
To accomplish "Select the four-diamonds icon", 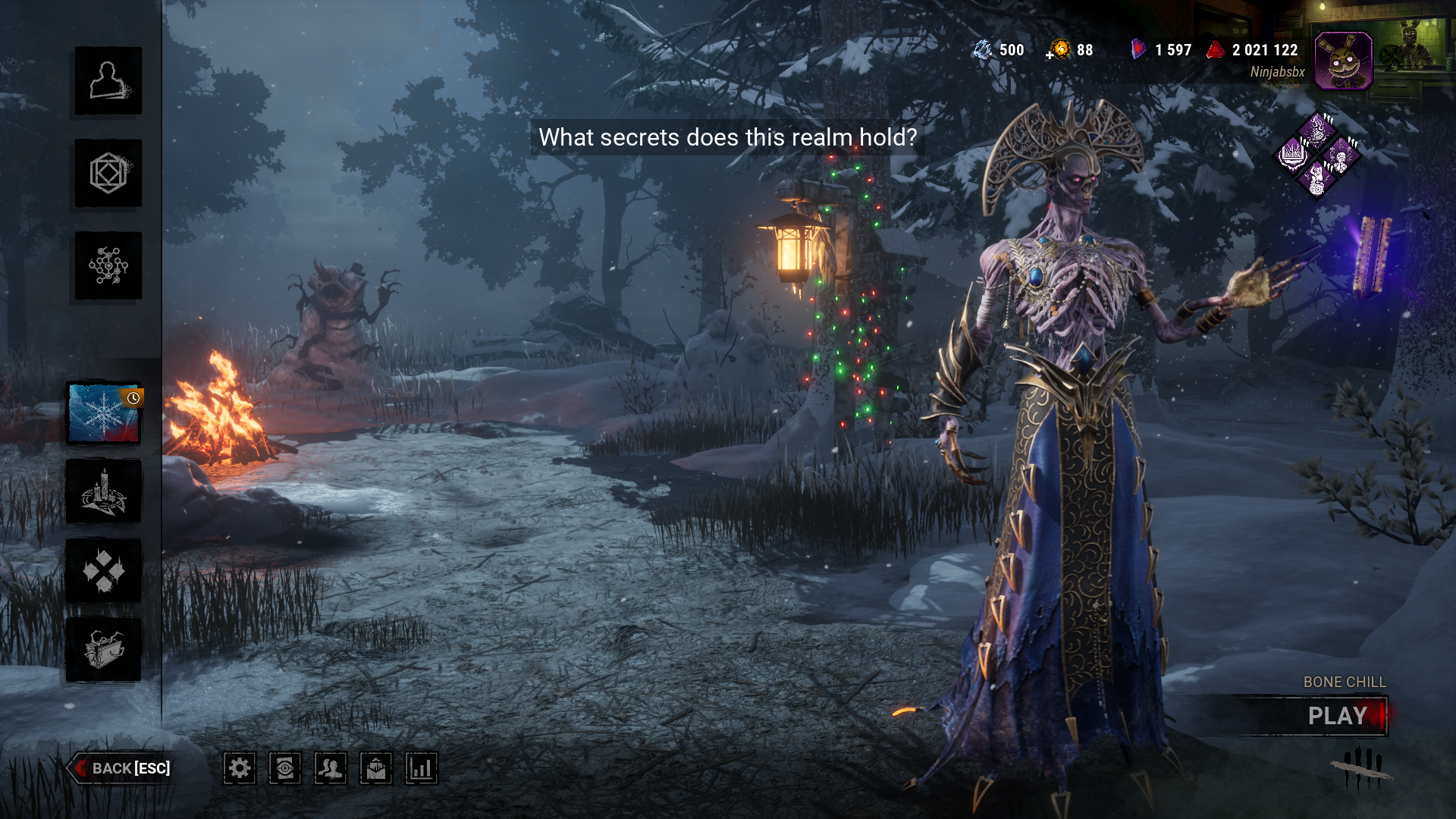I will pyautogui.click(x=104, y=571).
